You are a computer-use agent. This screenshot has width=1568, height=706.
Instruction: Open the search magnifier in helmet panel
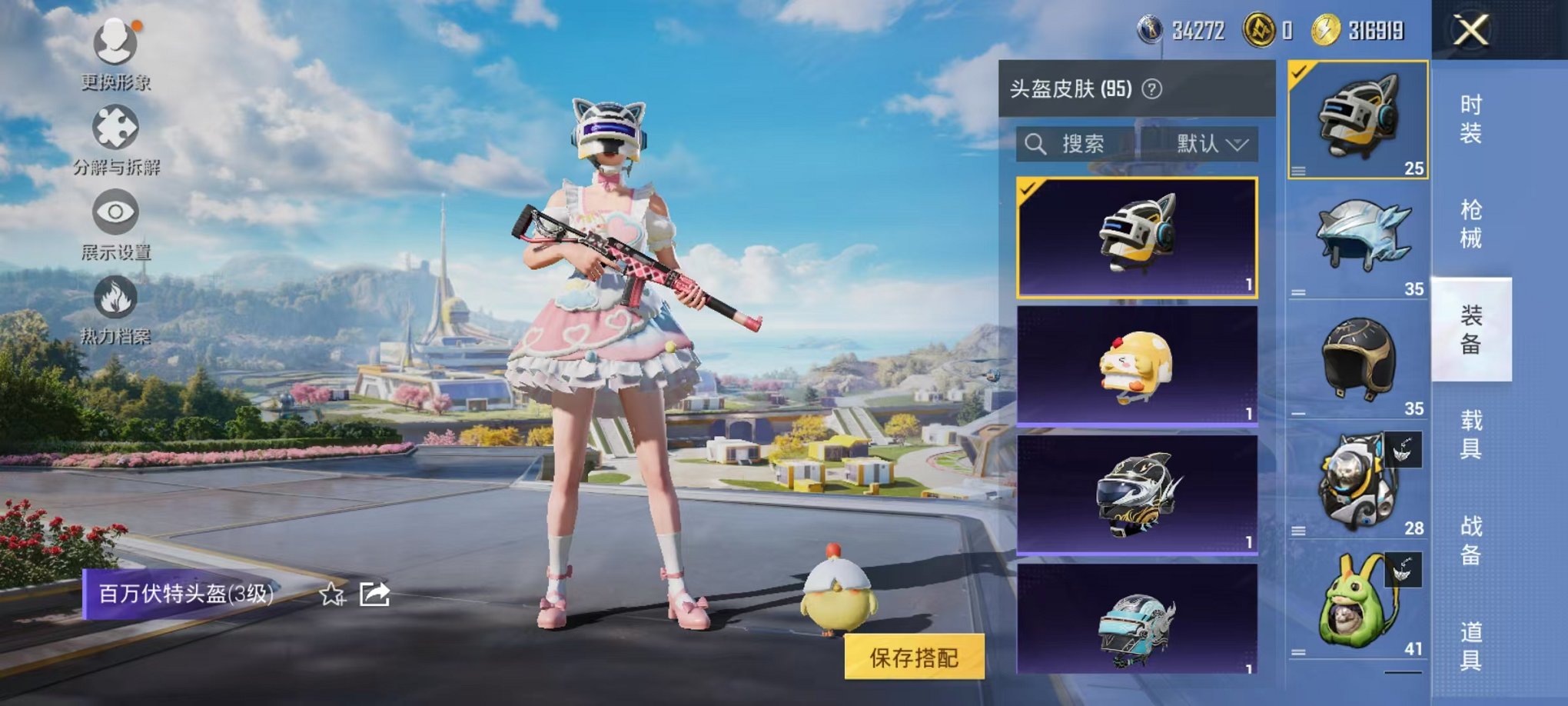point(1036,143)
